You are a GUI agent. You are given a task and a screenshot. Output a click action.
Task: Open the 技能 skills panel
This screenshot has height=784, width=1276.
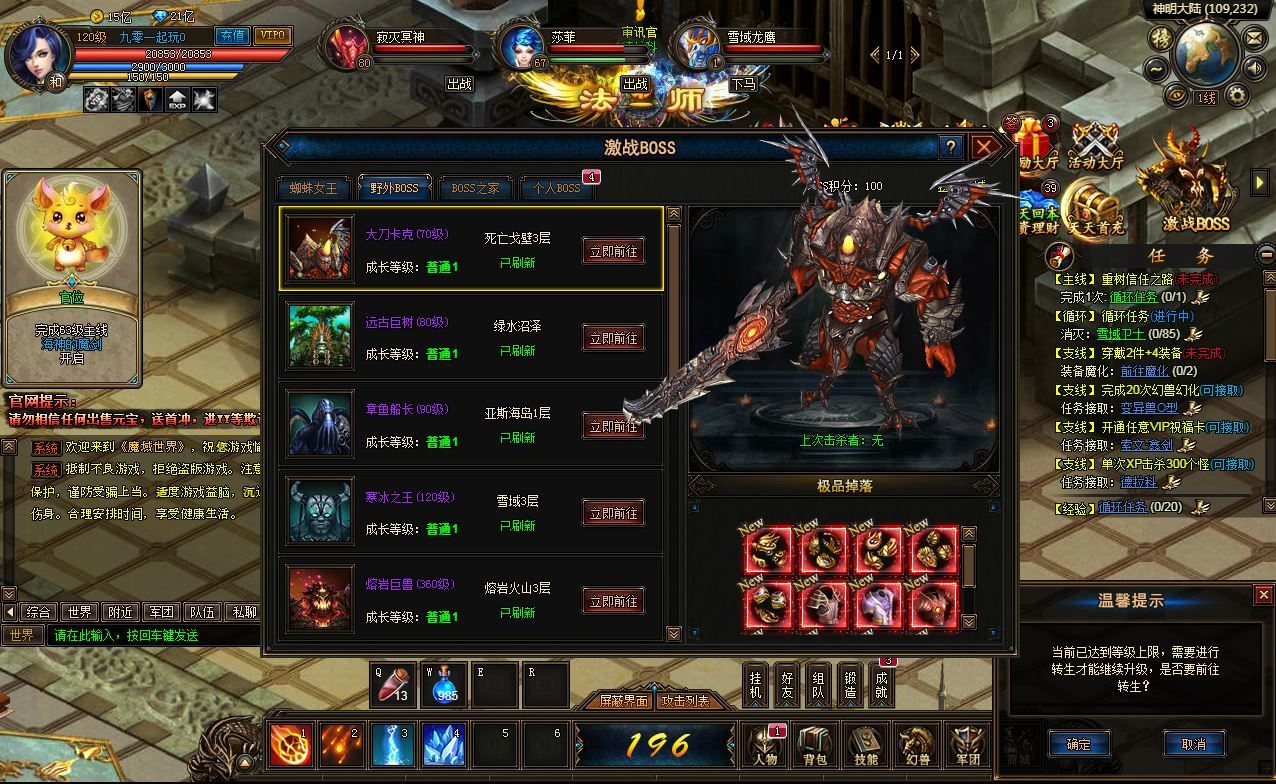click(x=866, y=746)
